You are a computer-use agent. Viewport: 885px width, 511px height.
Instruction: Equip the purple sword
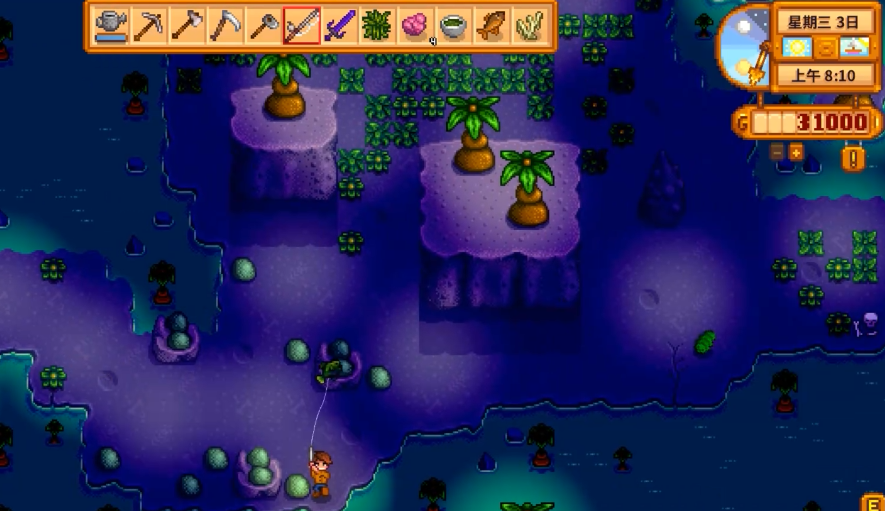339,26
